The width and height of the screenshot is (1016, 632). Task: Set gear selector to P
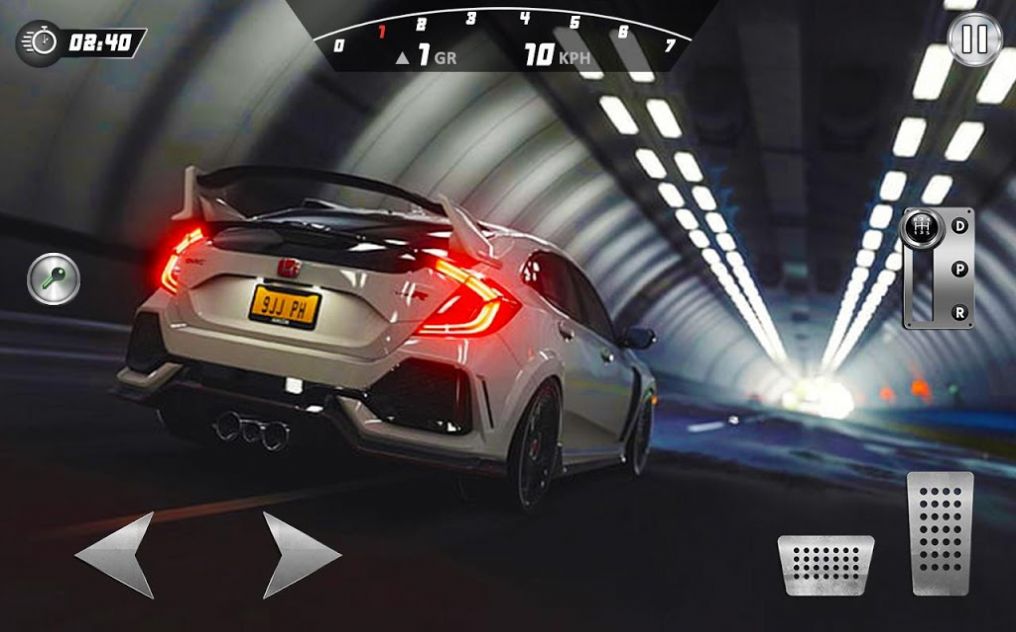[x=960, y=269]
